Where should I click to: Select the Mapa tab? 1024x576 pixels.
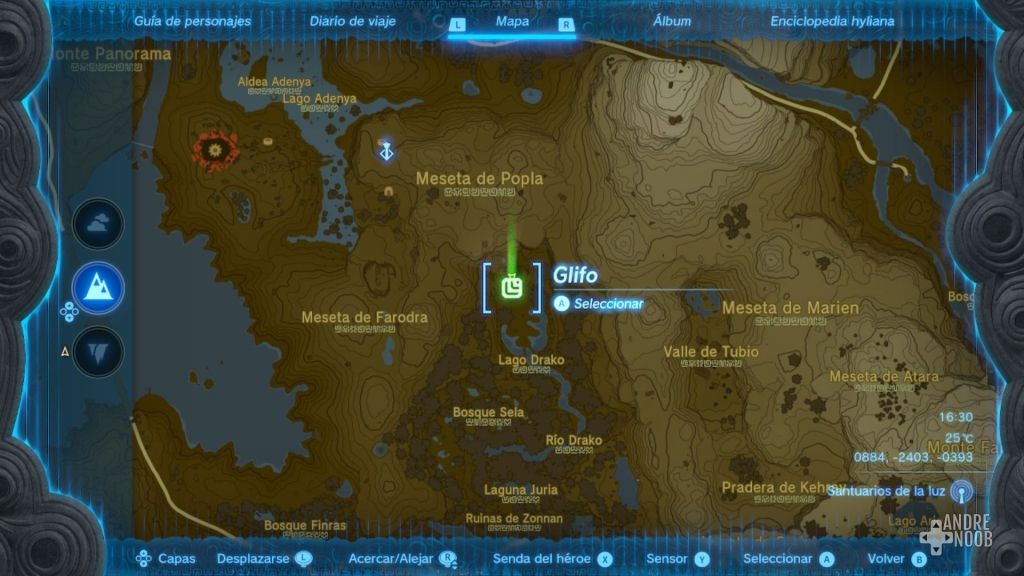(x=512, y=21)
